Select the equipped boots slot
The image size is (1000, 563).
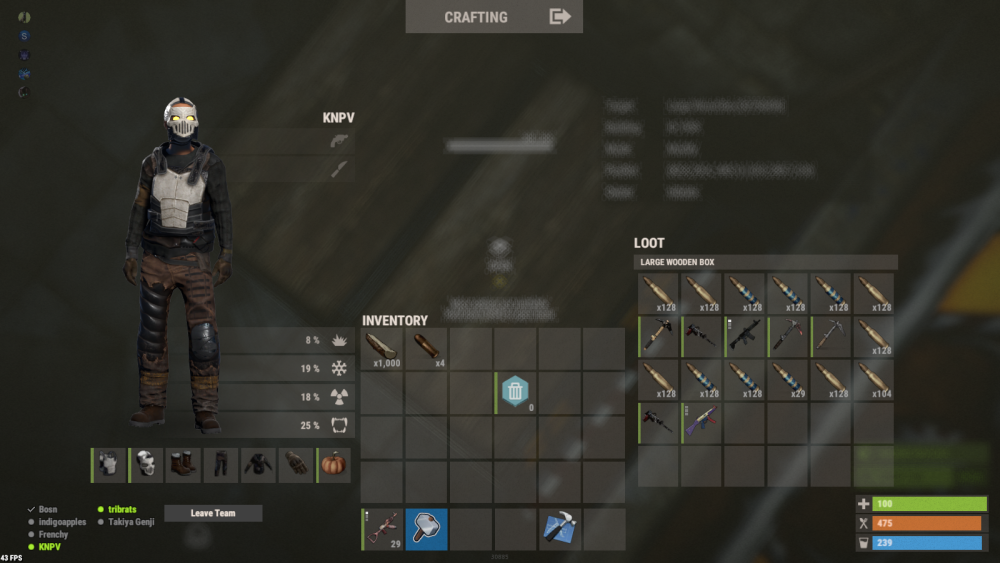(184, 466)
